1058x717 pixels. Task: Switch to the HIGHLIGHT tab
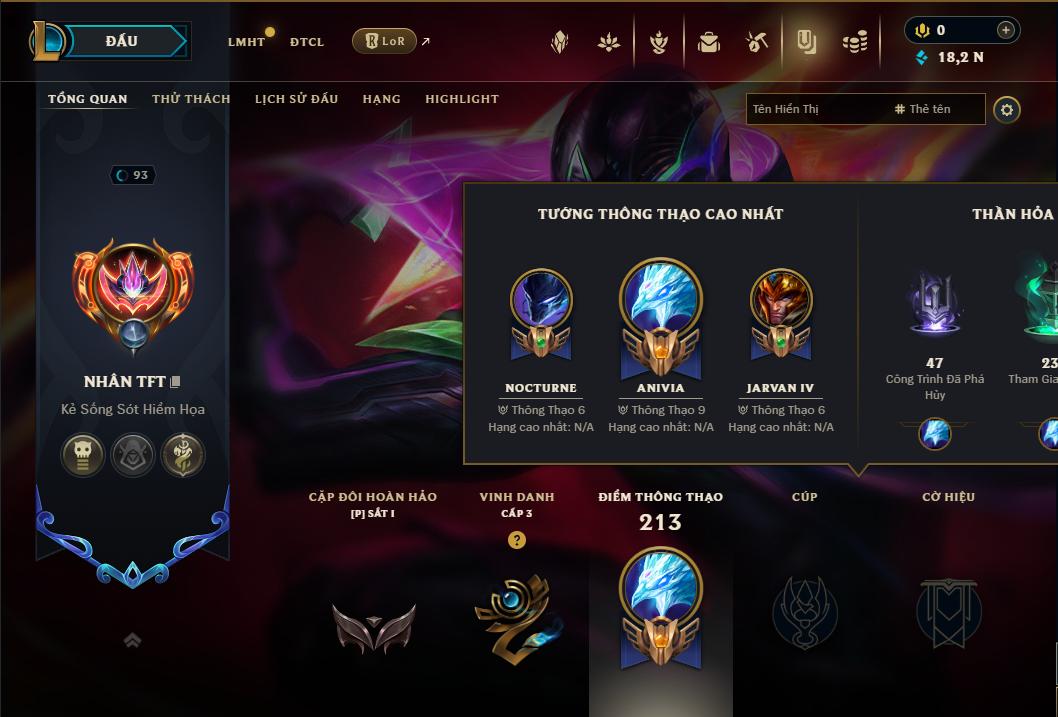click(462, 99)
